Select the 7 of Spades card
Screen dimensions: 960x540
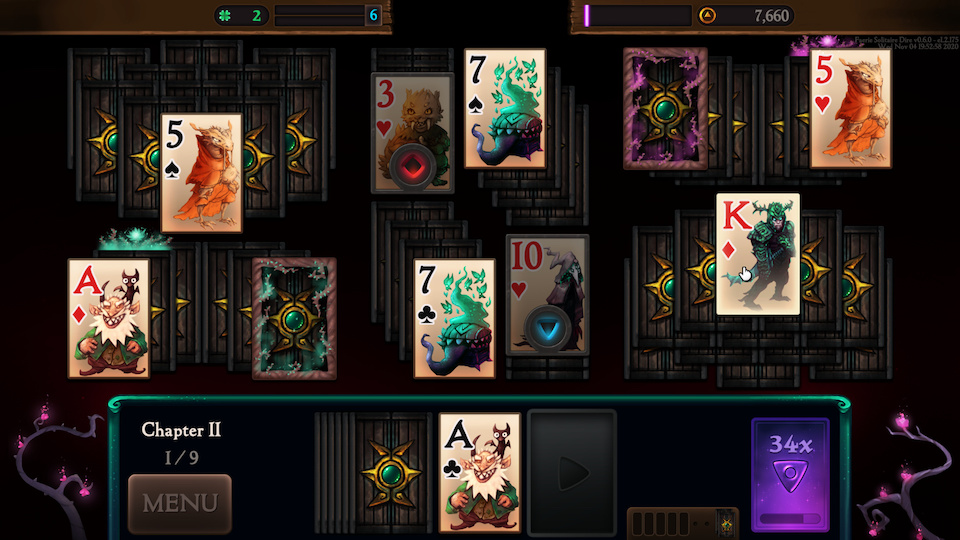tap(505, 108)
